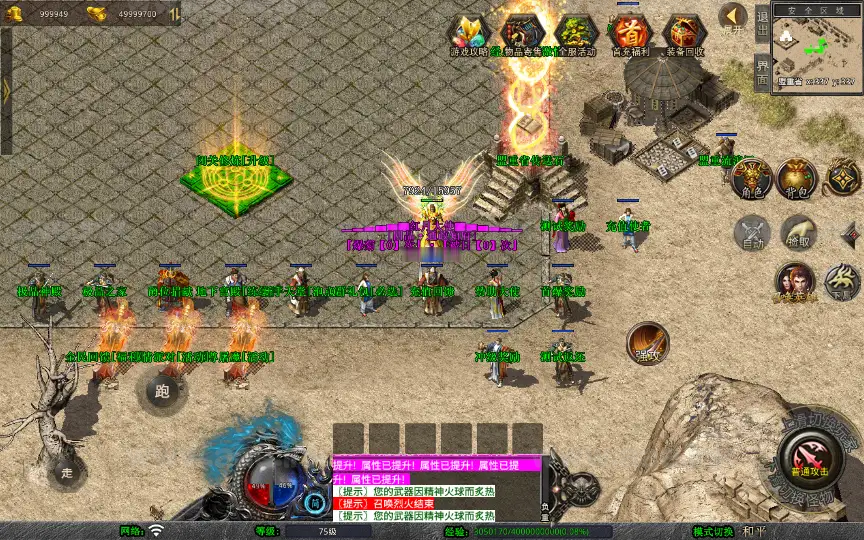The image size is (864, 540).
Task: Open the 背包 backpack
Action: 797,178
